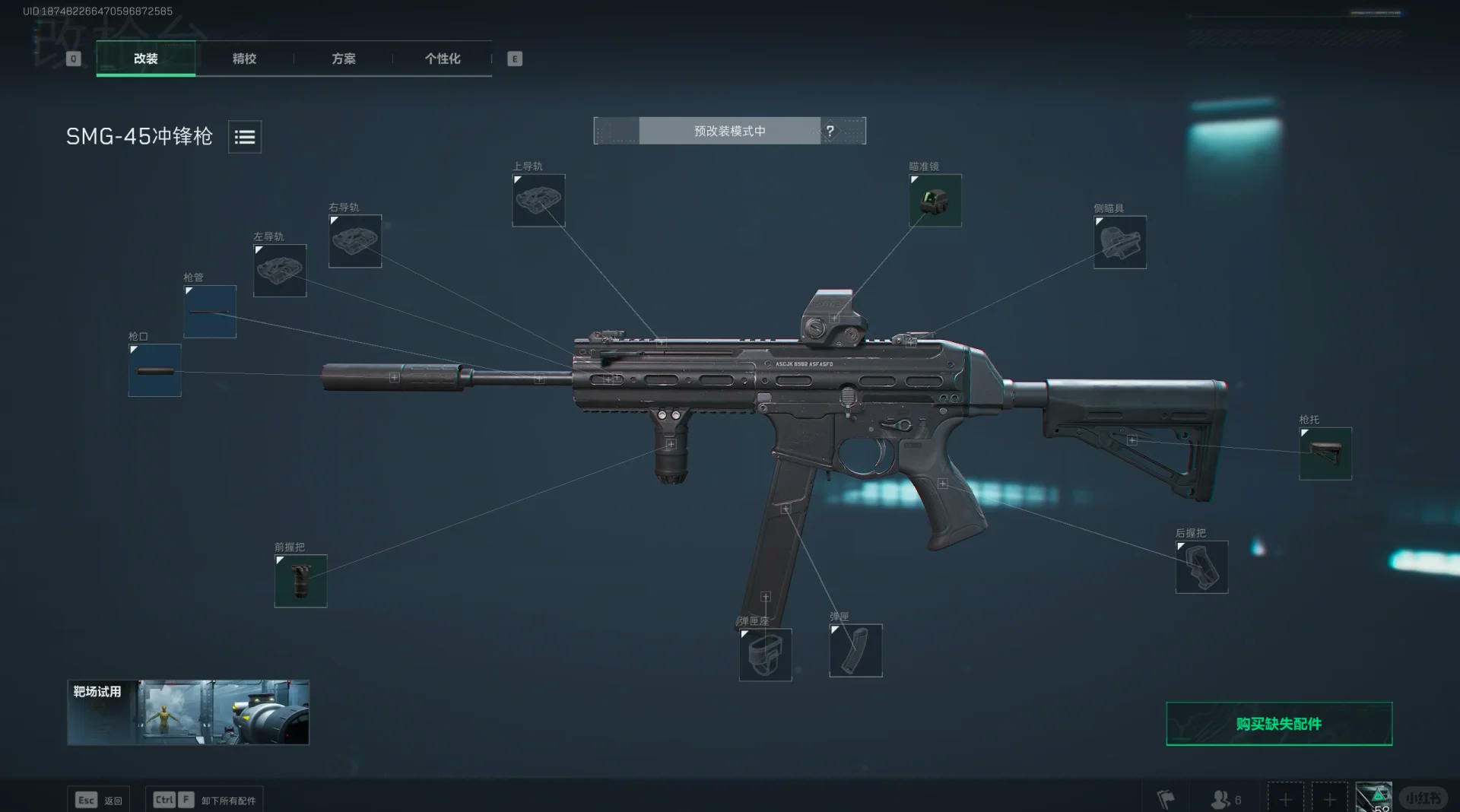Viewport: 1460px width, 812px height.
Task: Select the 右导轨 right rail slot icon
Action: [x=354, y=241]
